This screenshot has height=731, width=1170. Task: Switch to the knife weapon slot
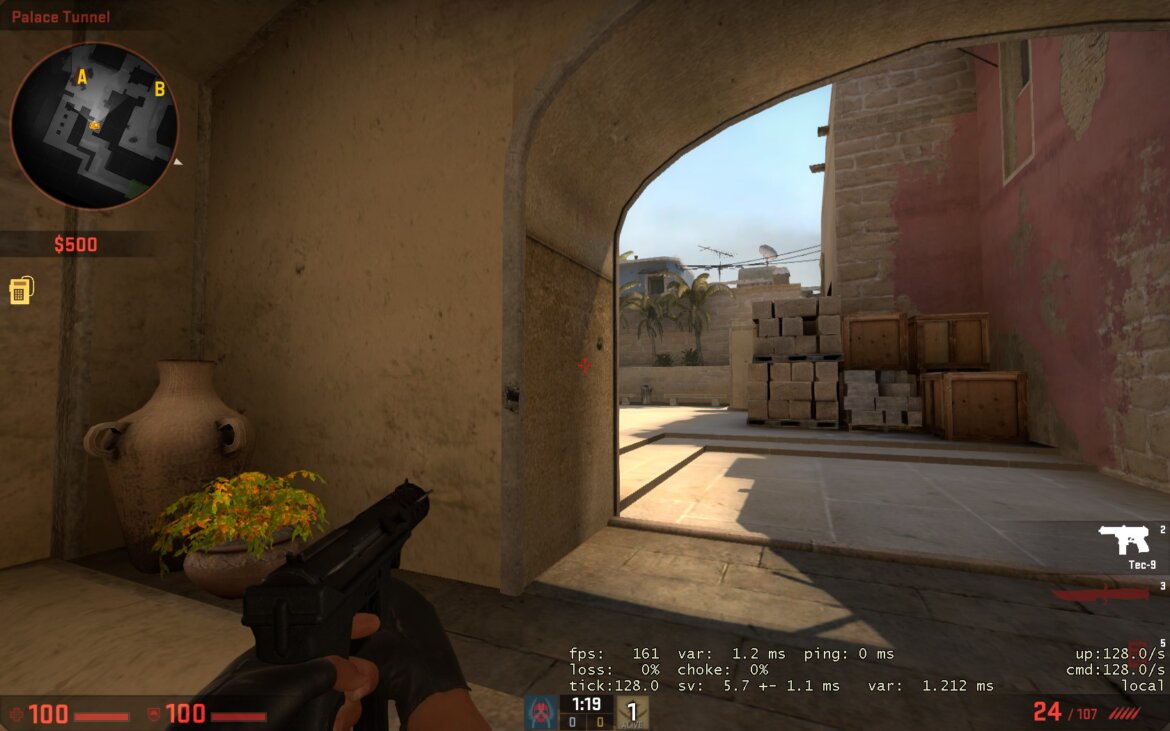tap(1101, 593)
